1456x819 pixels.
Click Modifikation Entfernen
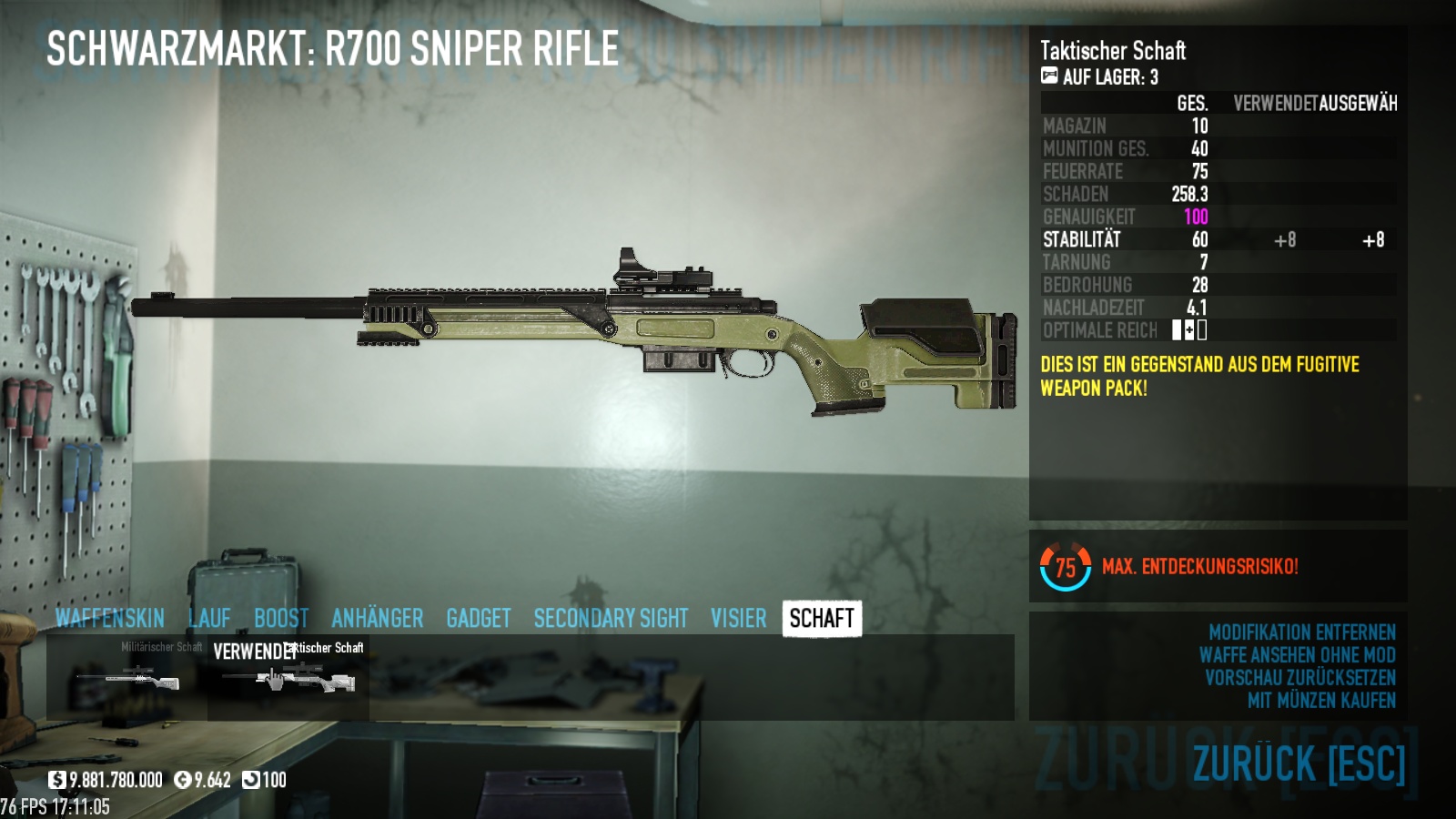point(1301,632)
